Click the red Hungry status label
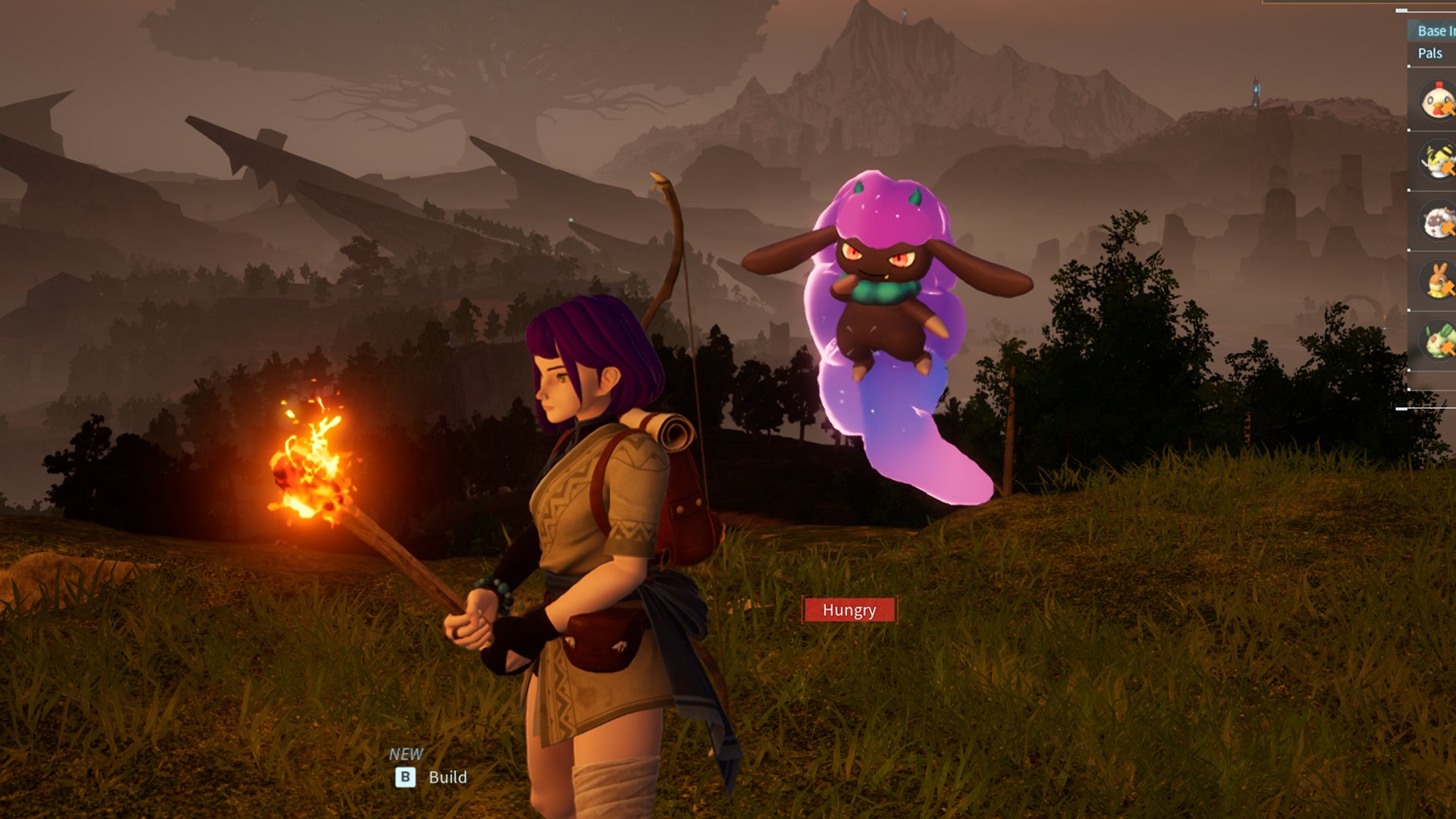 849,610
